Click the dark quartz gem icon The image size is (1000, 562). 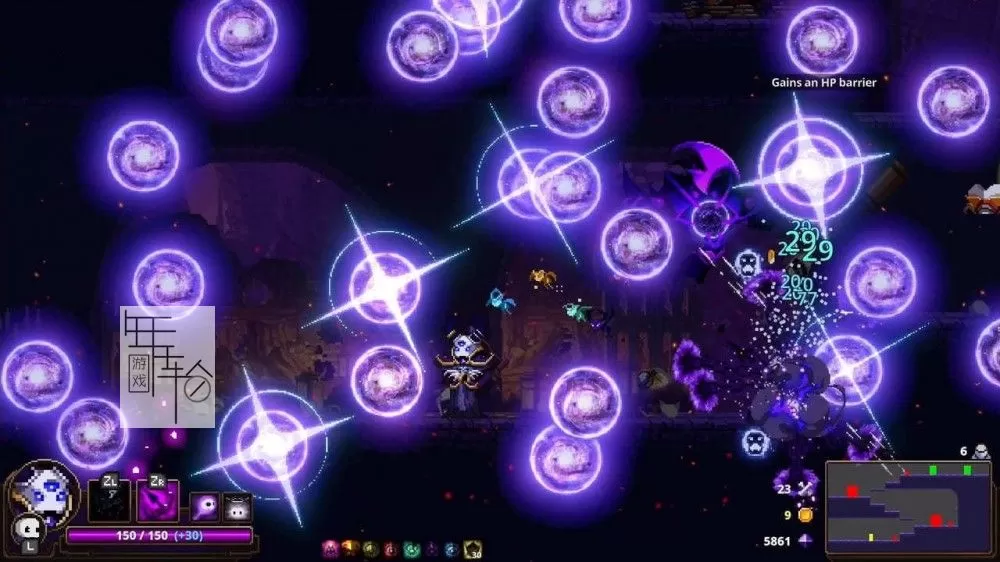pyautogui.click(x=806, y=541)
